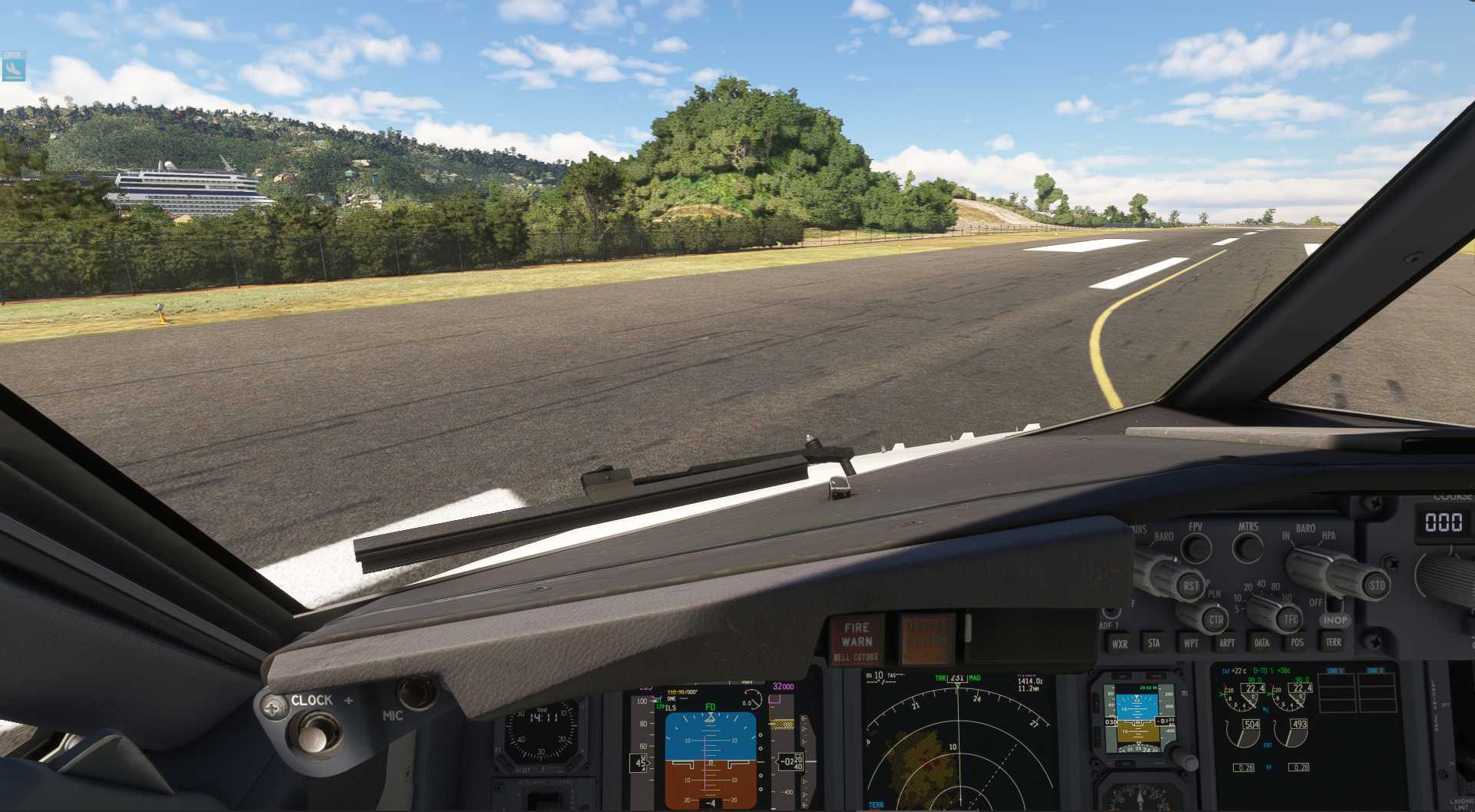Toggle the STA stations map button

[x=1154, y=643]
